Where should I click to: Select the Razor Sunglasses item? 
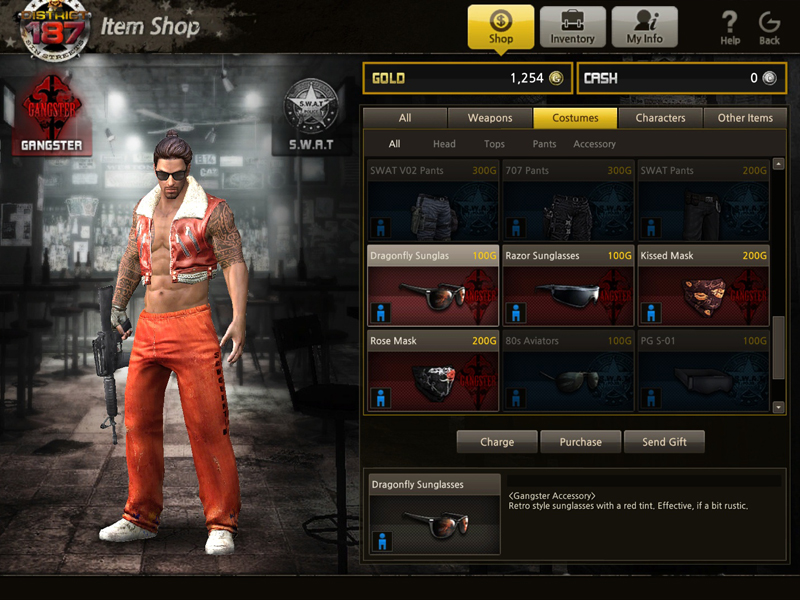pyautogui.click(x=566, y=286)
